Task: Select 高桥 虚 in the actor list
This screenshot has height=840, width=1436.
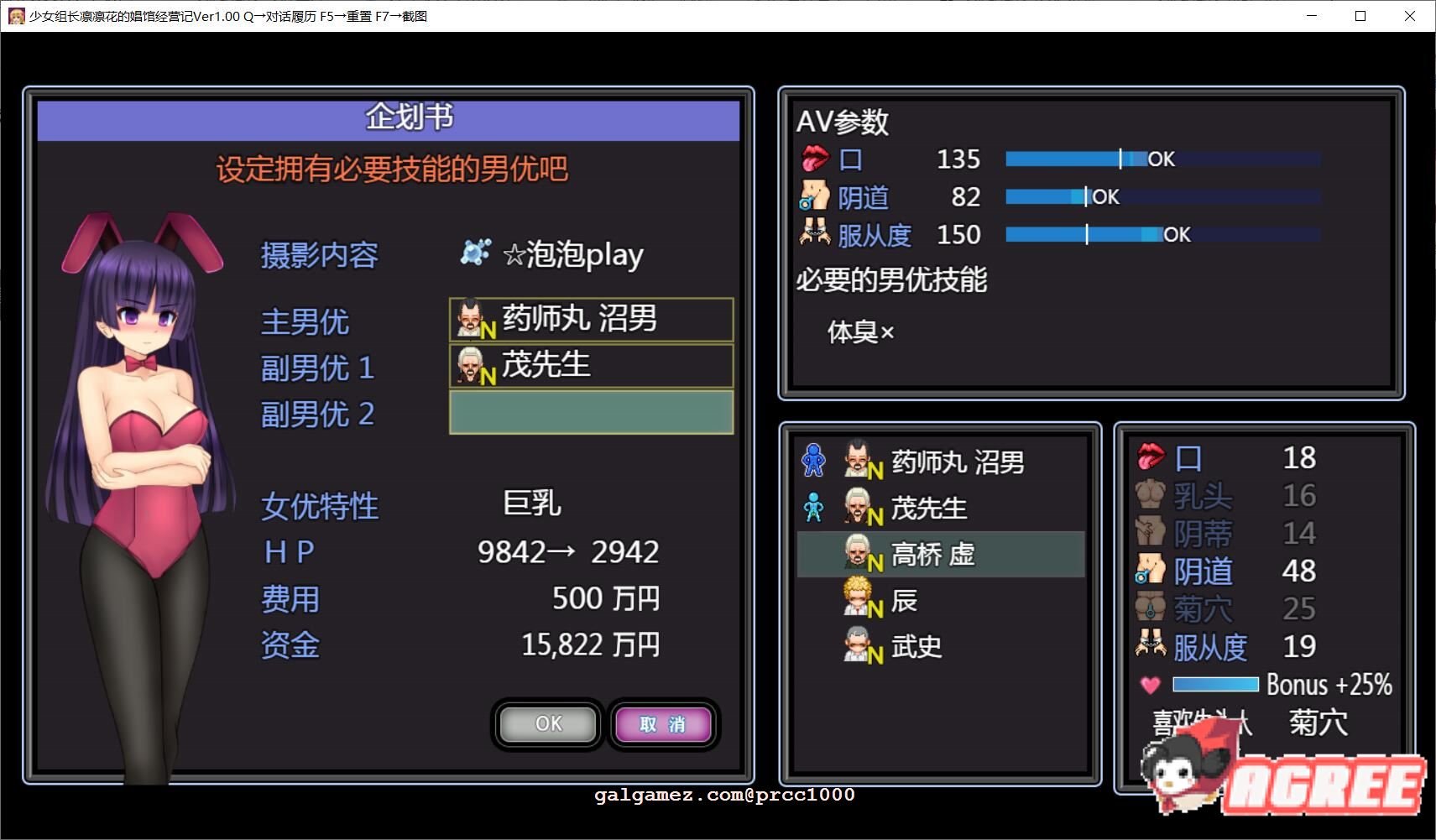Action: click(940, 553)
